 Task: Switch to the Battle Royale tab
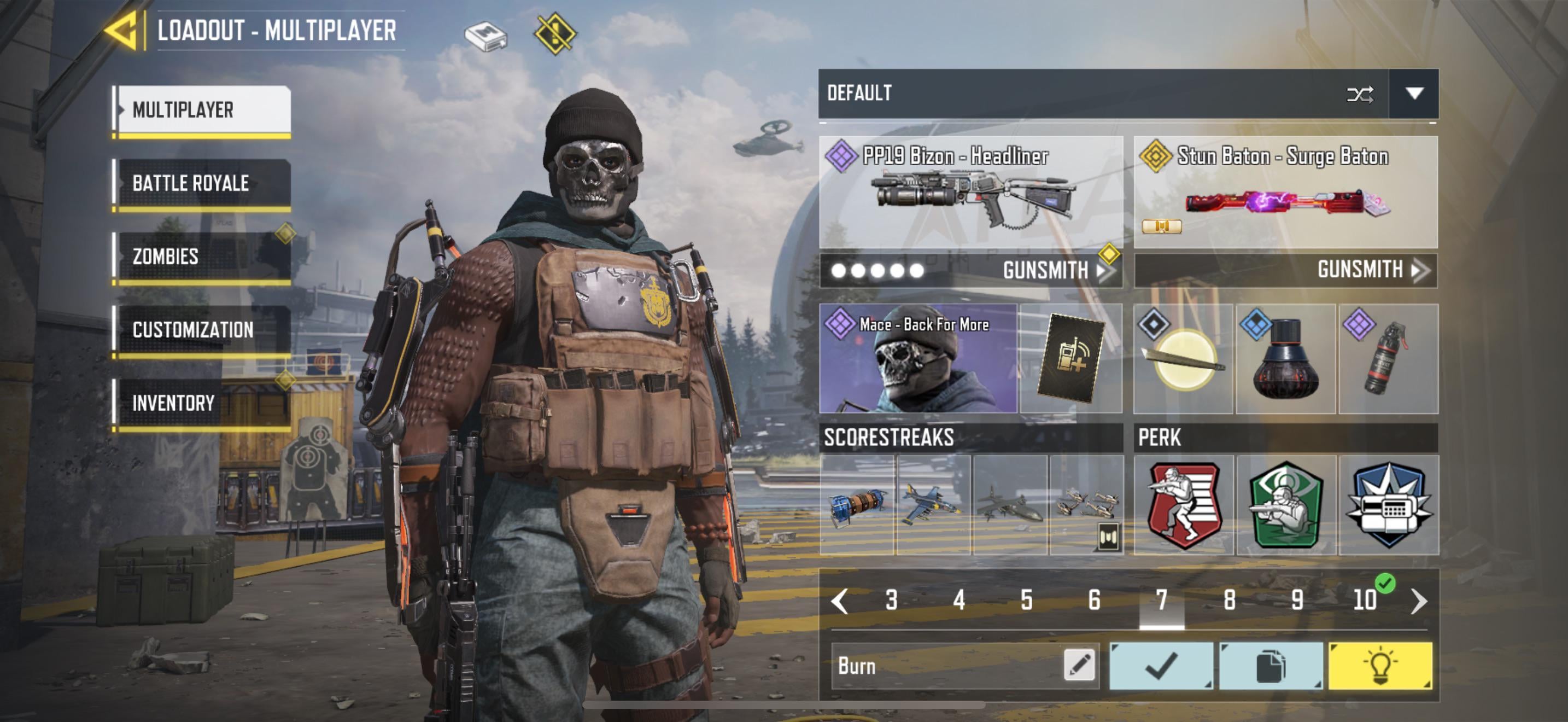pos(202,183)
